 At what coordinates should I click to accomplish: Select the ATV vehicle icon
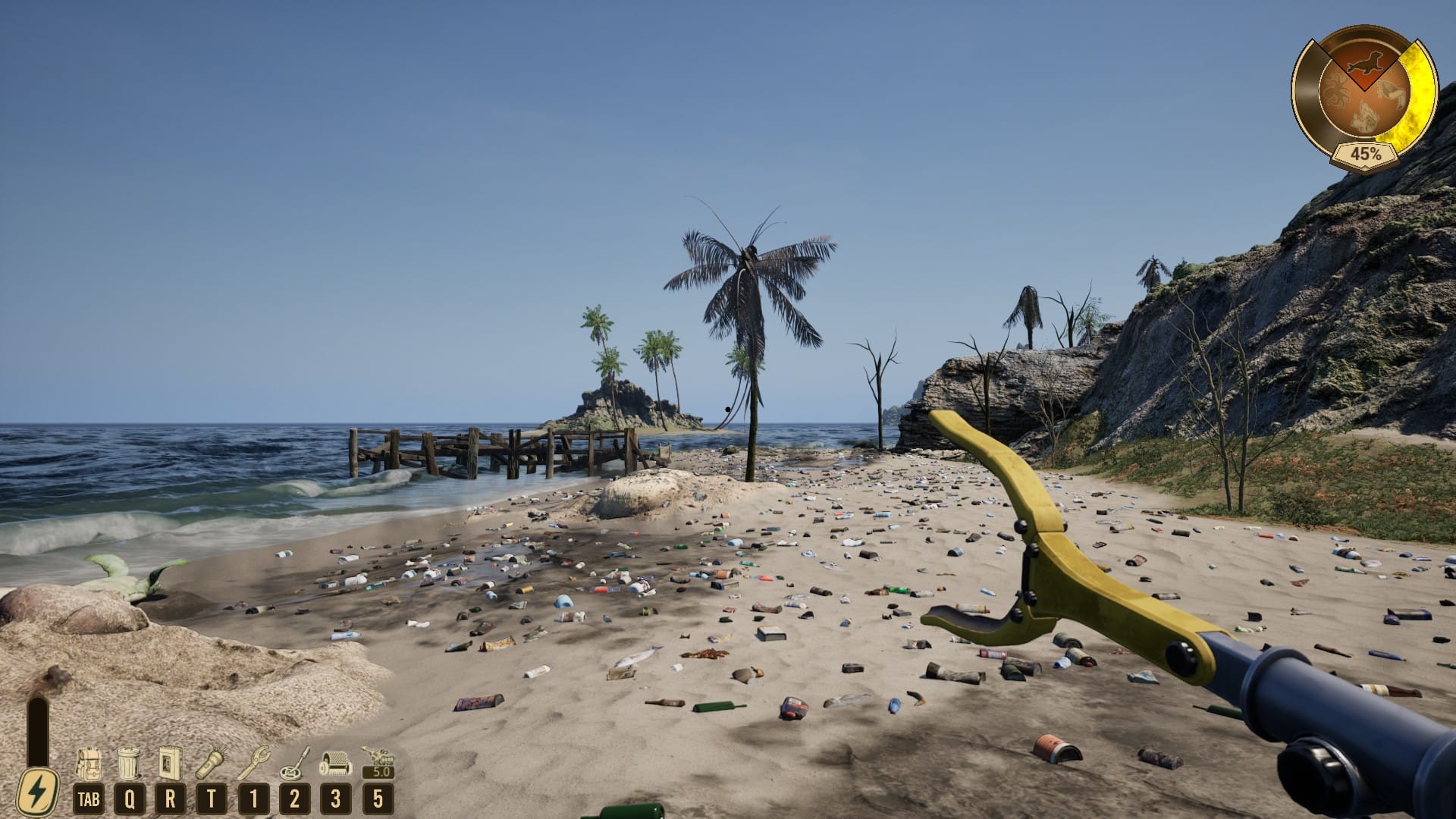pos(377,758)
